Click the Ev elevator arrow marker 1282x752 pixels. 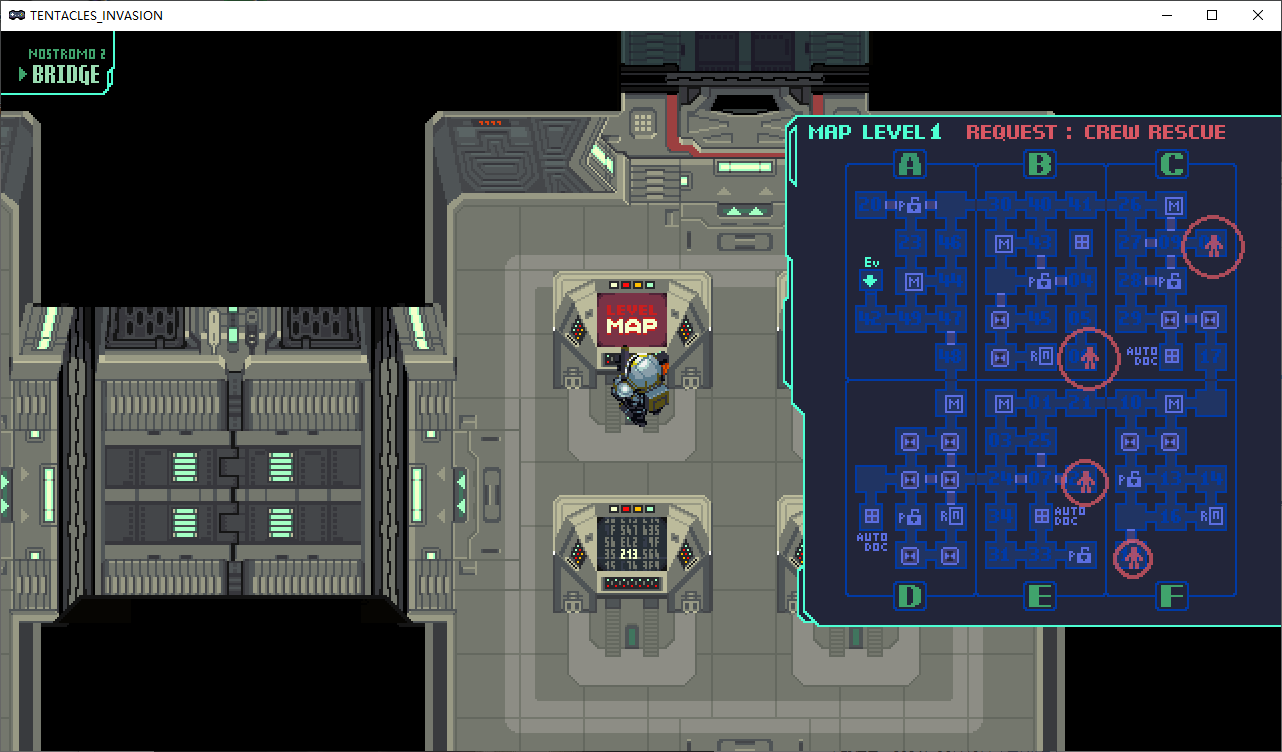point(870,281)
